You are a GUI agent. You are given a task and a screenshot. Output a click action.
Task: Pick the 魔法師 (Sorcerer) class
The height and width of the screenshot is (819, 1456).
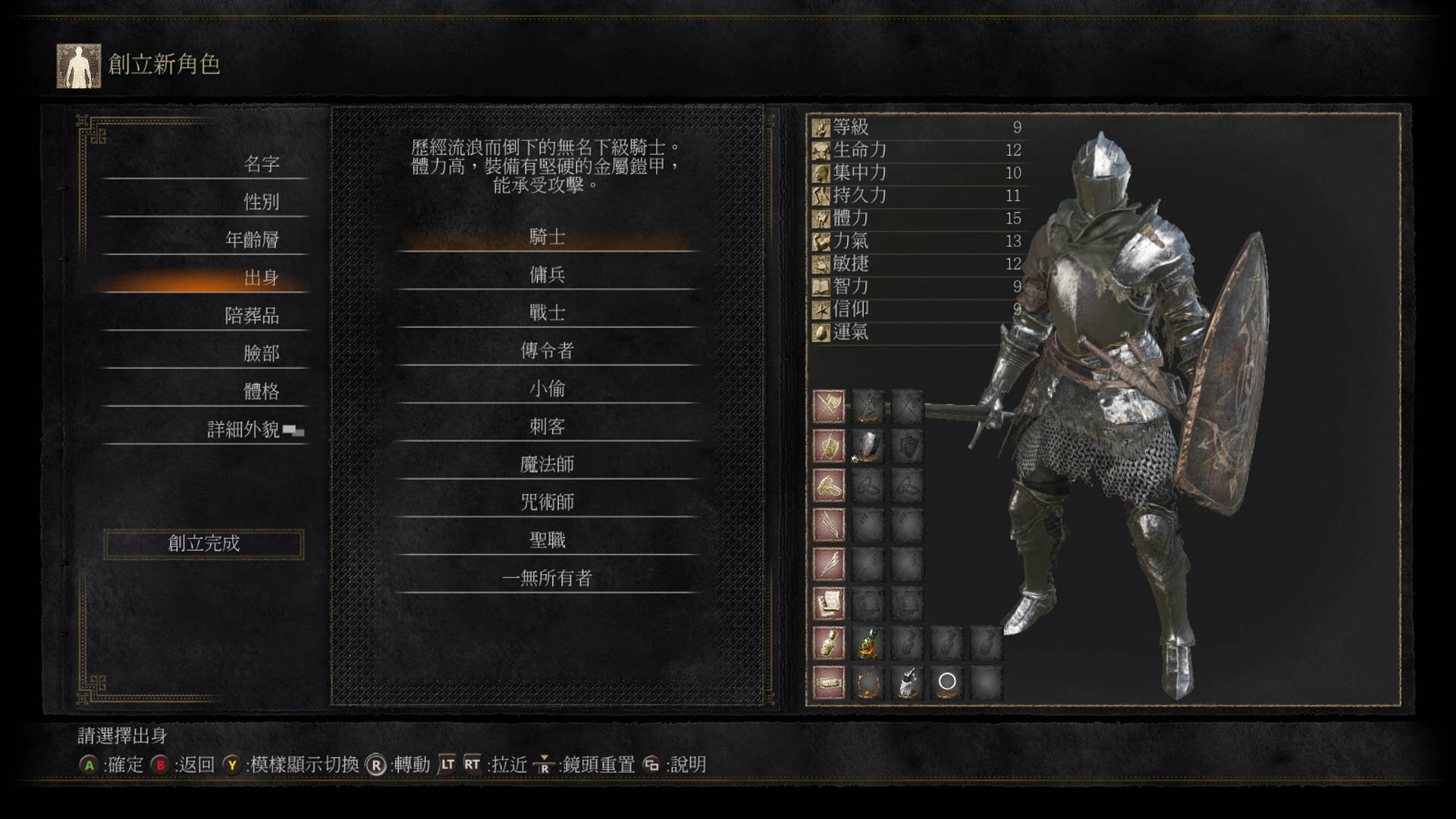click(547, 464)
